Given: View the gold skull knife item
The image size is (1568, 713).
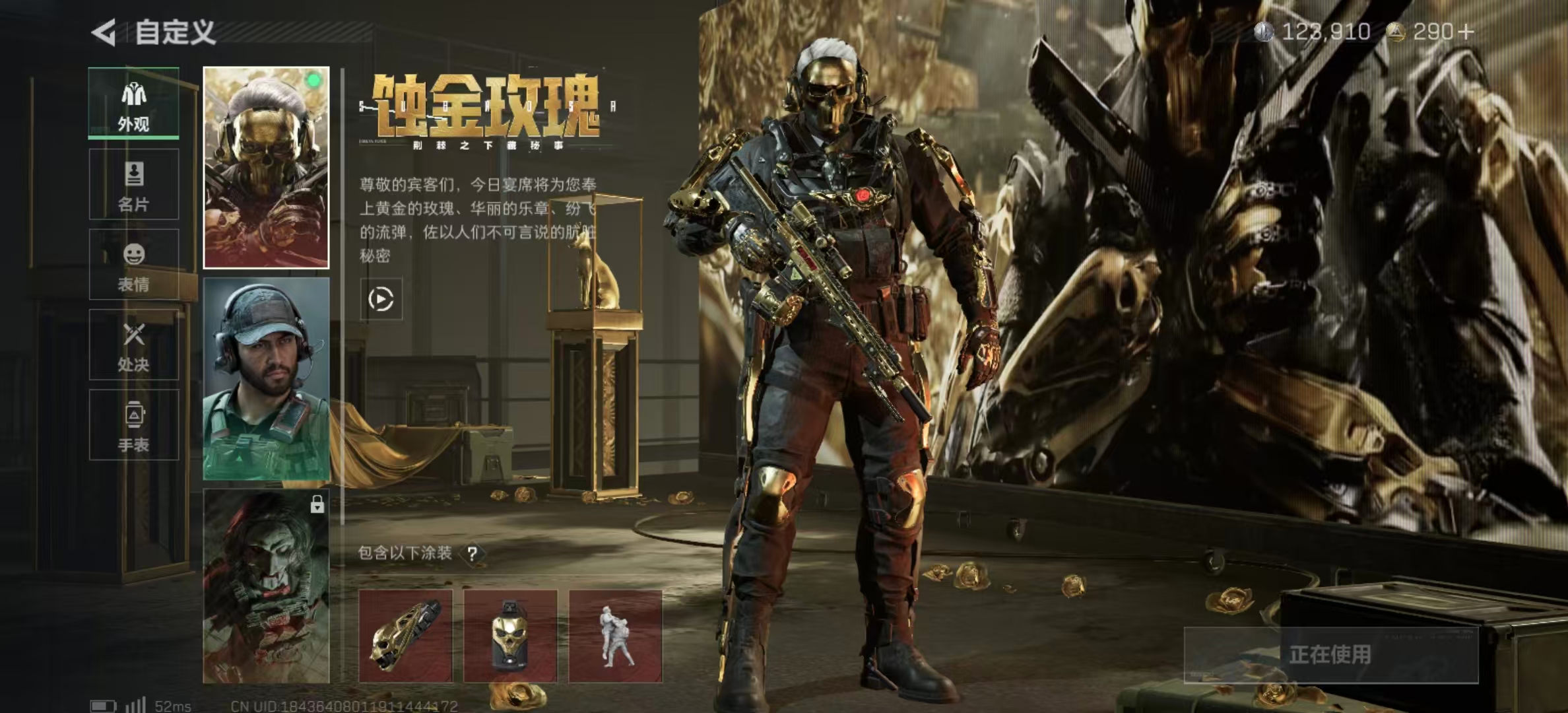Looking at the screenshot, I should tap(405, 636).
